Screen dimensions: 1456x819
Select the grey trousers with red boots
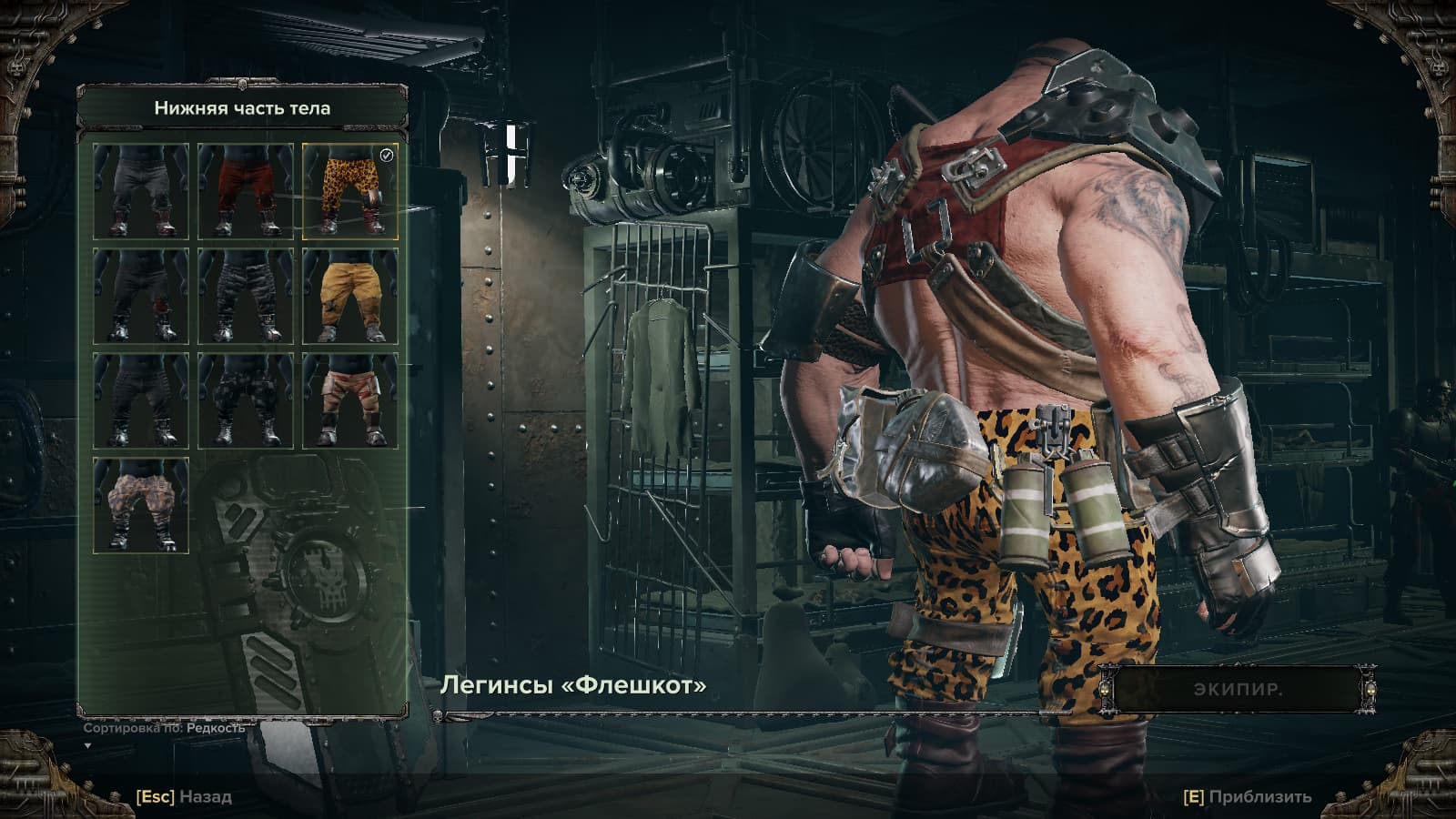point(141,191)
